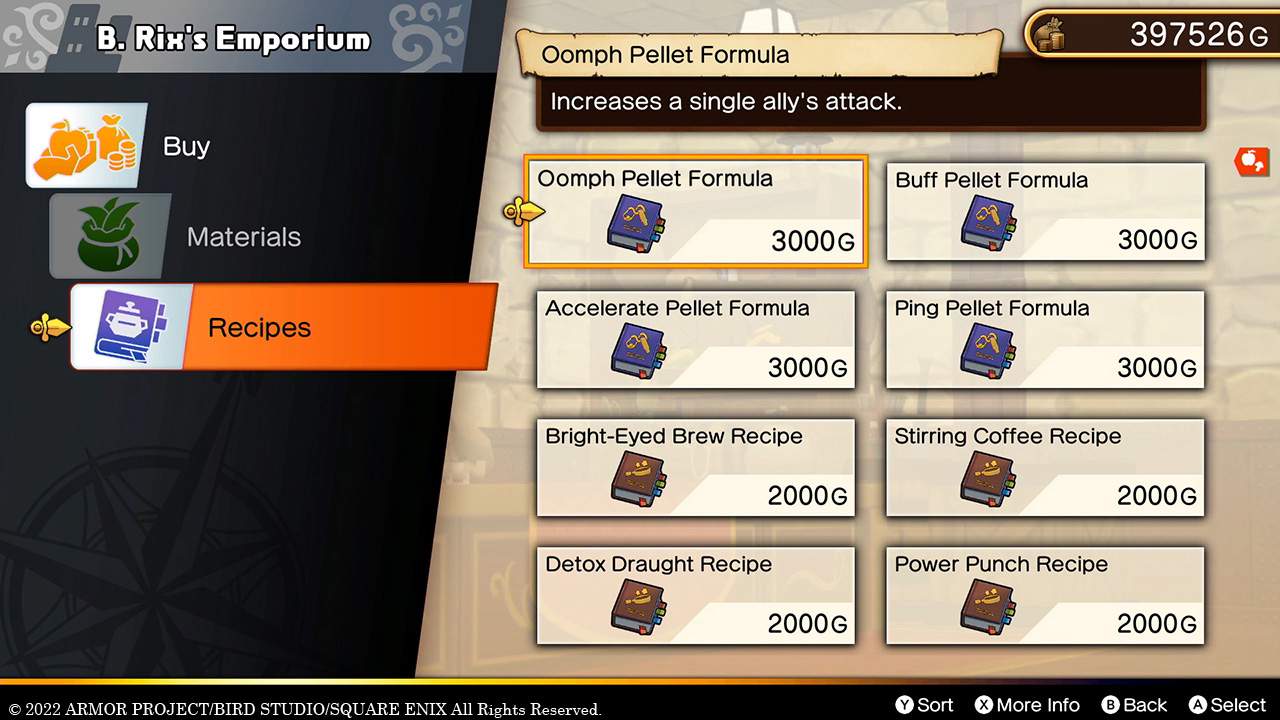Click the green Materials pouch icon
This screenshot has height=720, width=1280.
coord(109,236)
